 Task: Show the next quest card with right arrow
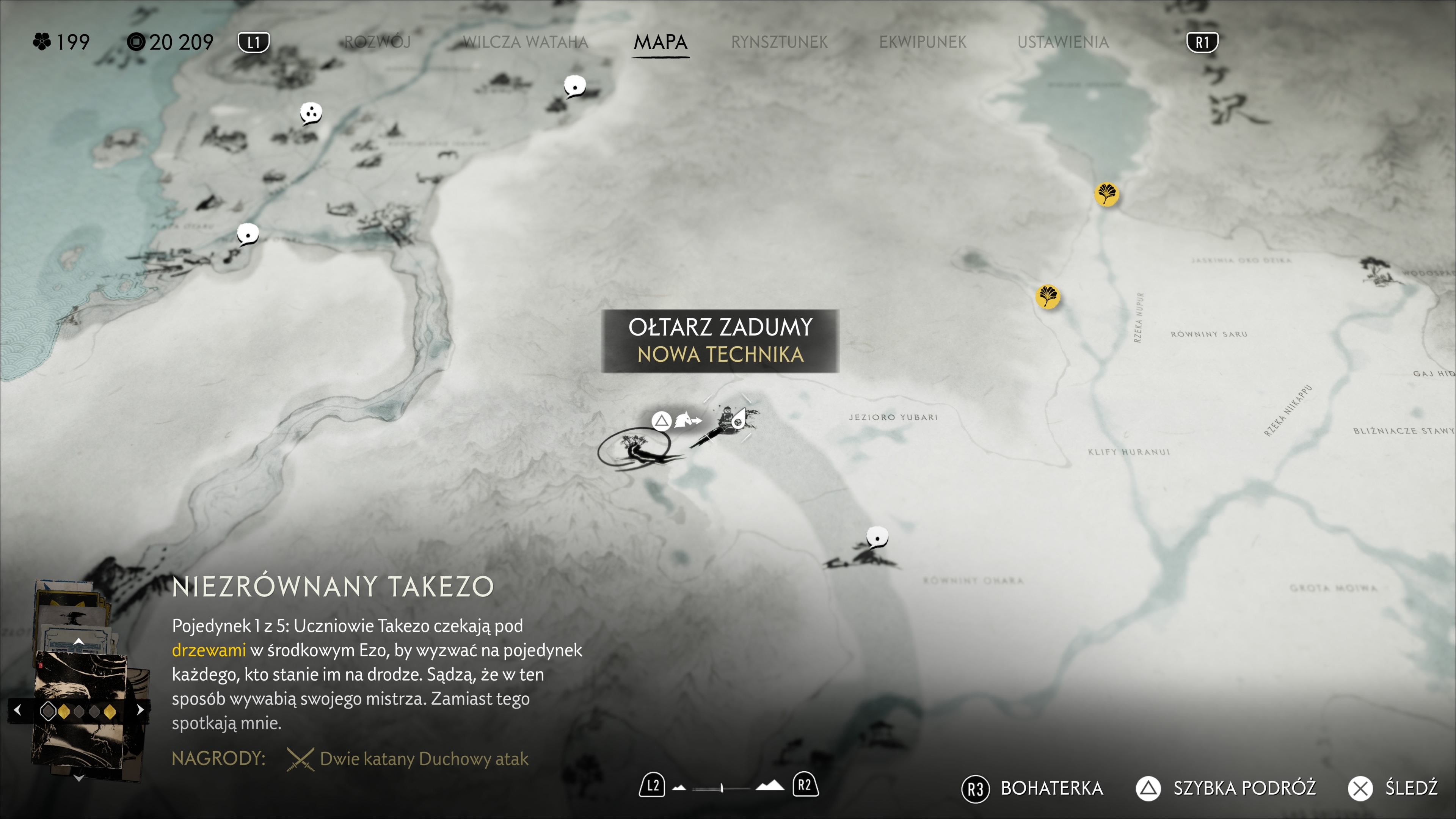(x=140, y=710)
